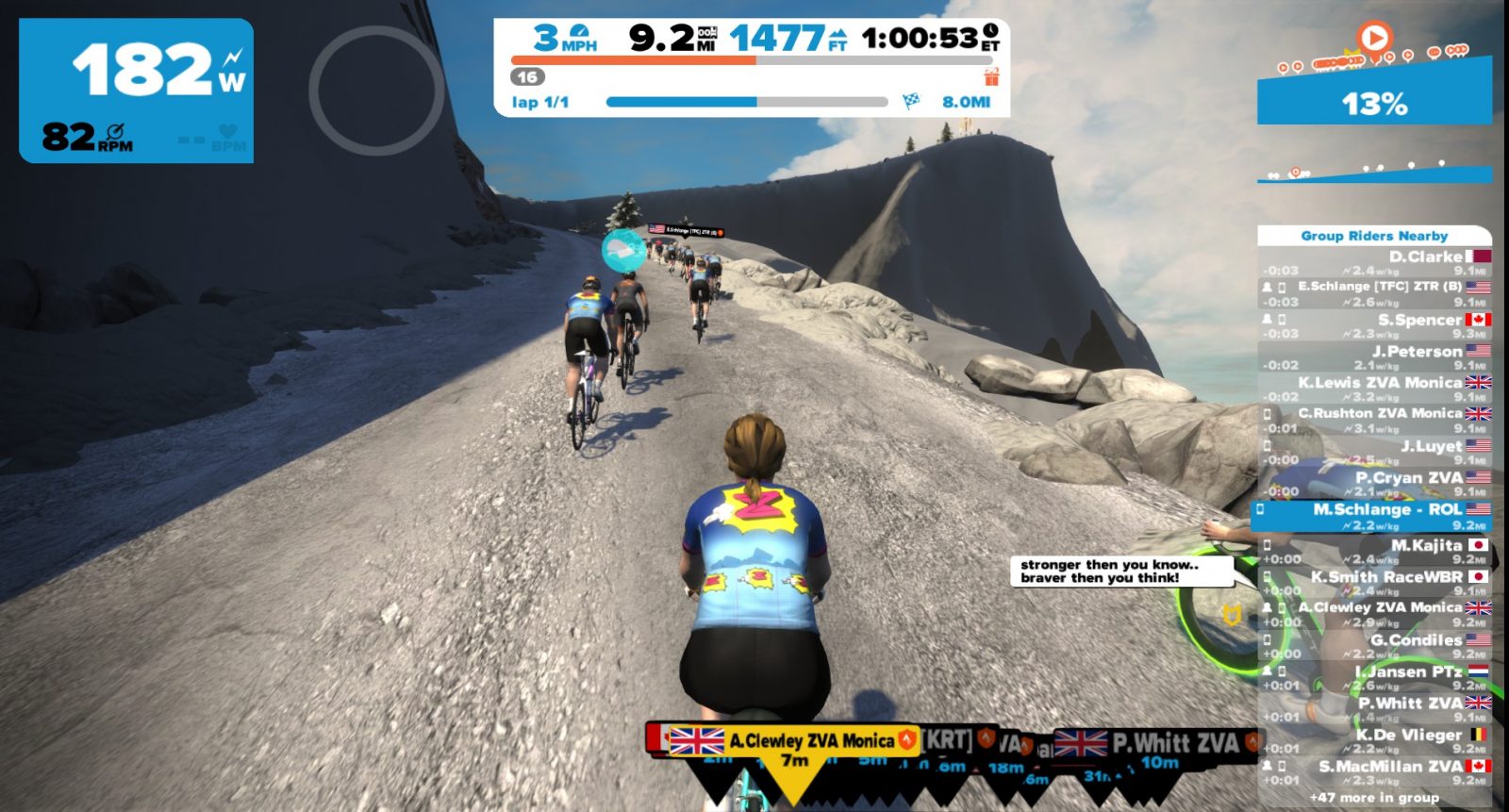Viewport: 1509px width, 812px height.
Task: Click J.Peterson's row in Riders Nearby
Action: 1375,356
